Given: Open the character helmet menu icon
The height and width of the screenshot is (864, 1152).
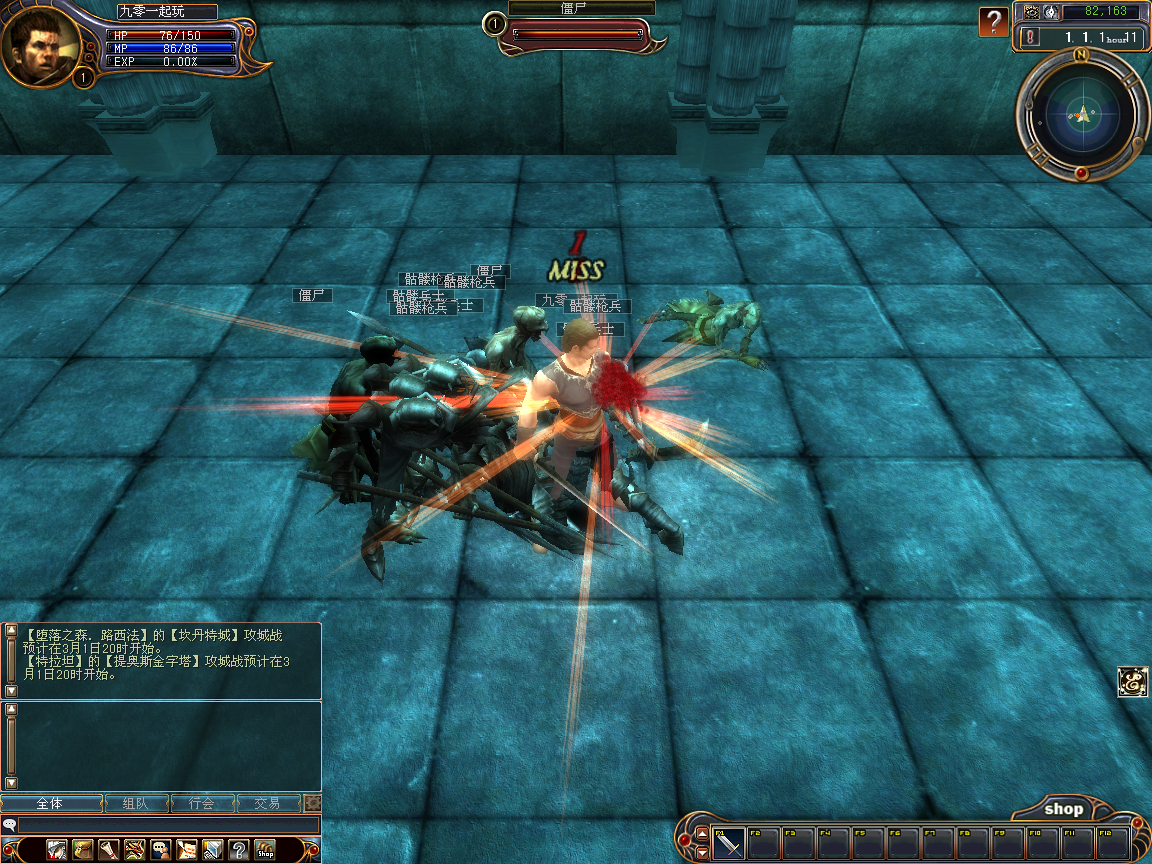Looking at the screenshot, I should pos(57,850).
